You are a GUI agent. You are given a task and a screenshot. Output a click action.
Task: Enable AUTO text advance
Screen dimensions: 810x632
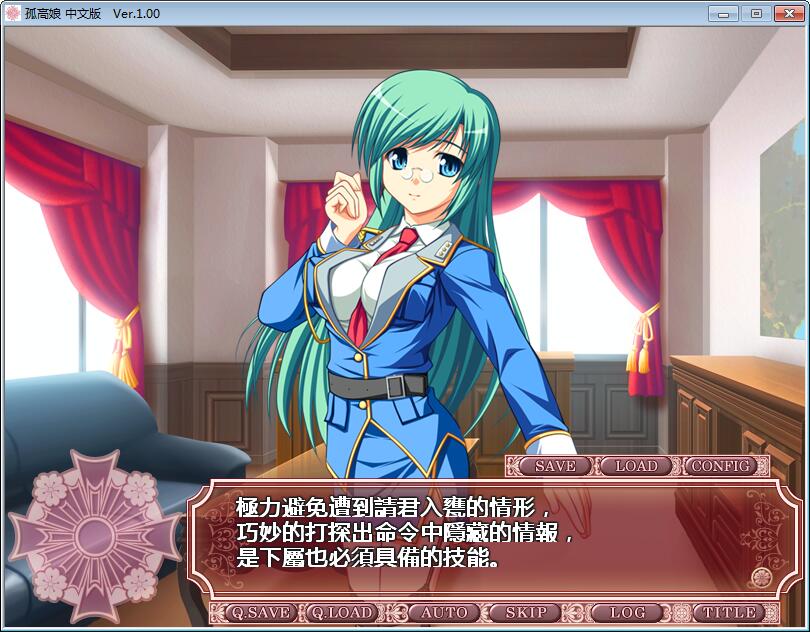pos(444,612)
